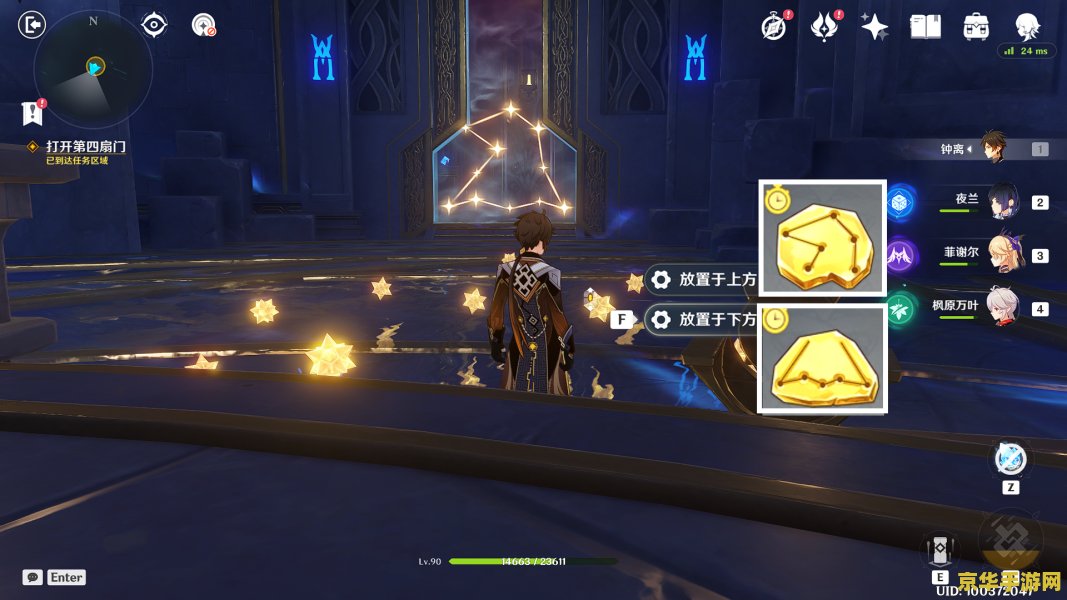Open the quest alert icon below minimap
This screenshot has width=1067, height=600.
pos(33,113)
